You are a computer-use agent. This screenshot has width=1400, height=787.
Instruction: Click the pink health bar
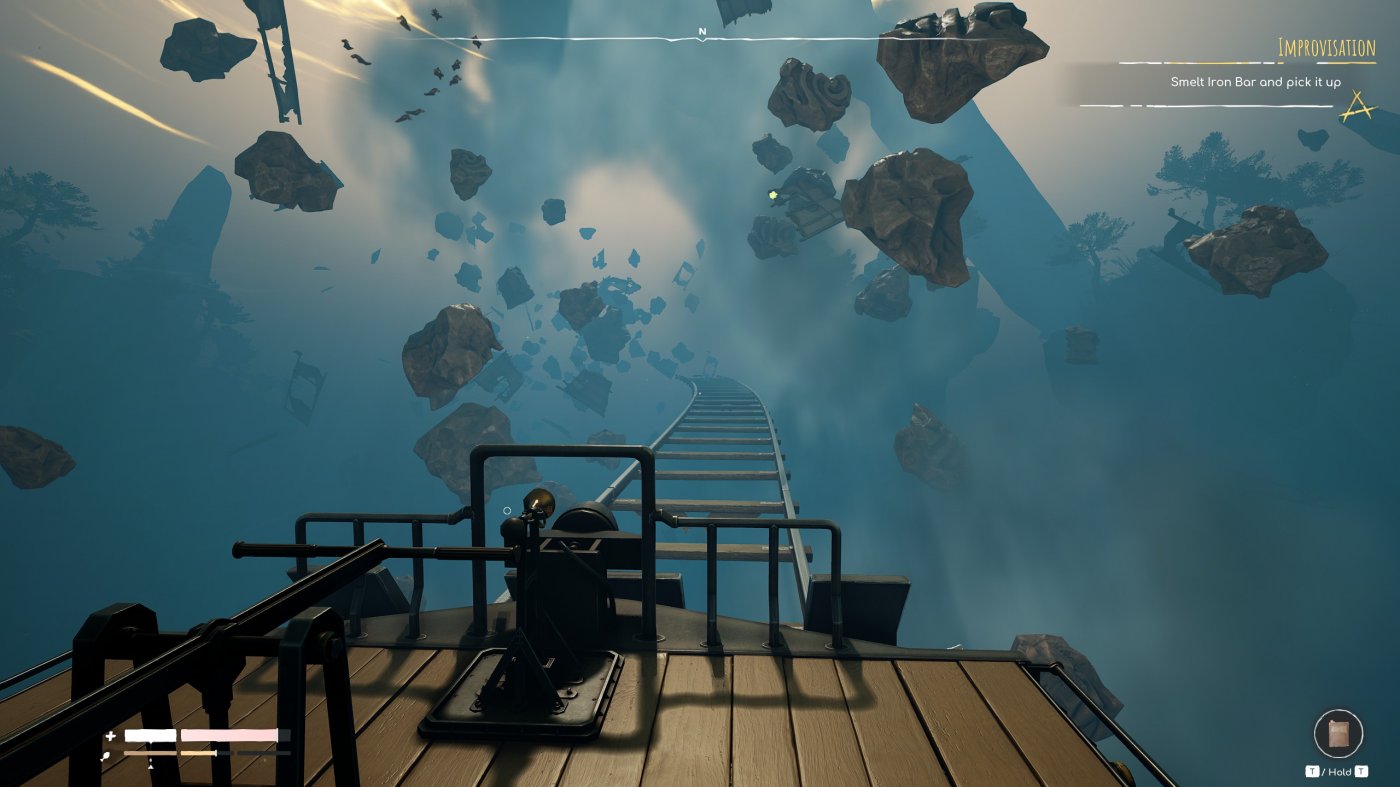click(230, 735)
